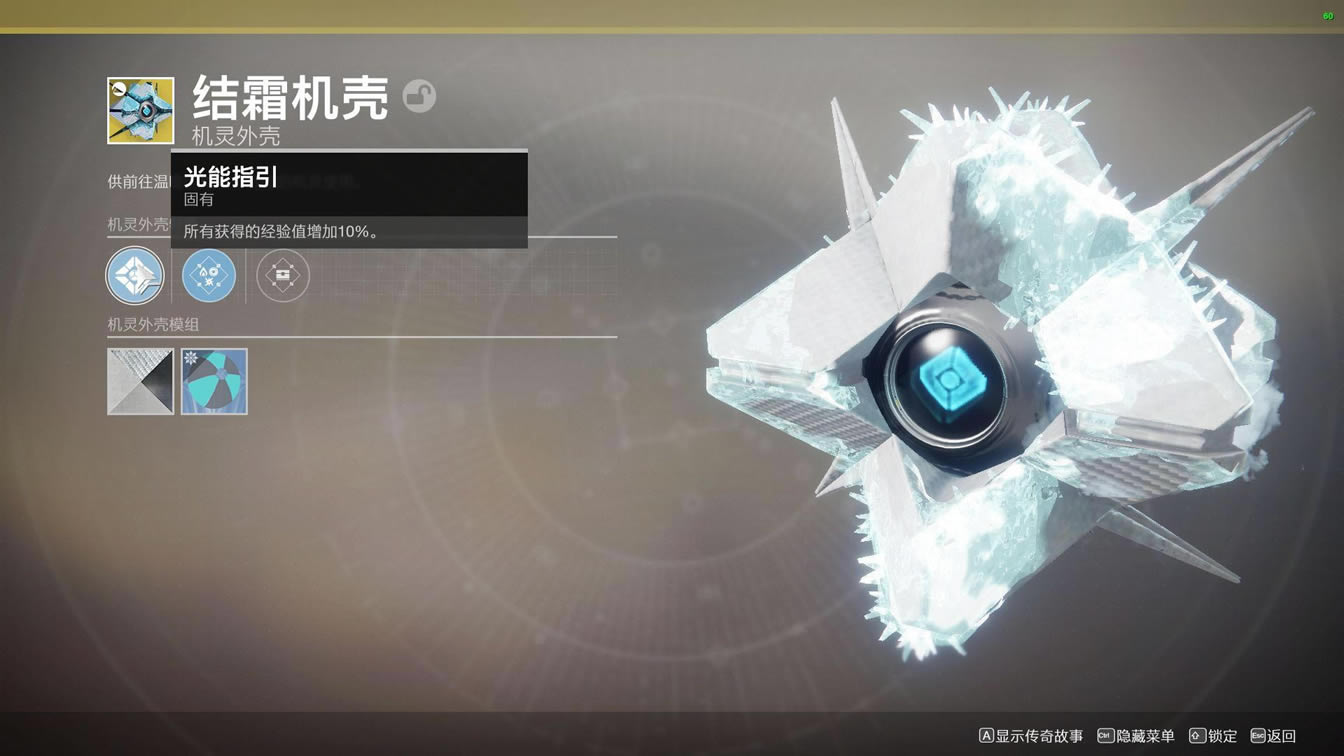Select the treasure chest perk circle
Screen dimensions: 1344x756
pyautogui.click(x=283, y=275)
